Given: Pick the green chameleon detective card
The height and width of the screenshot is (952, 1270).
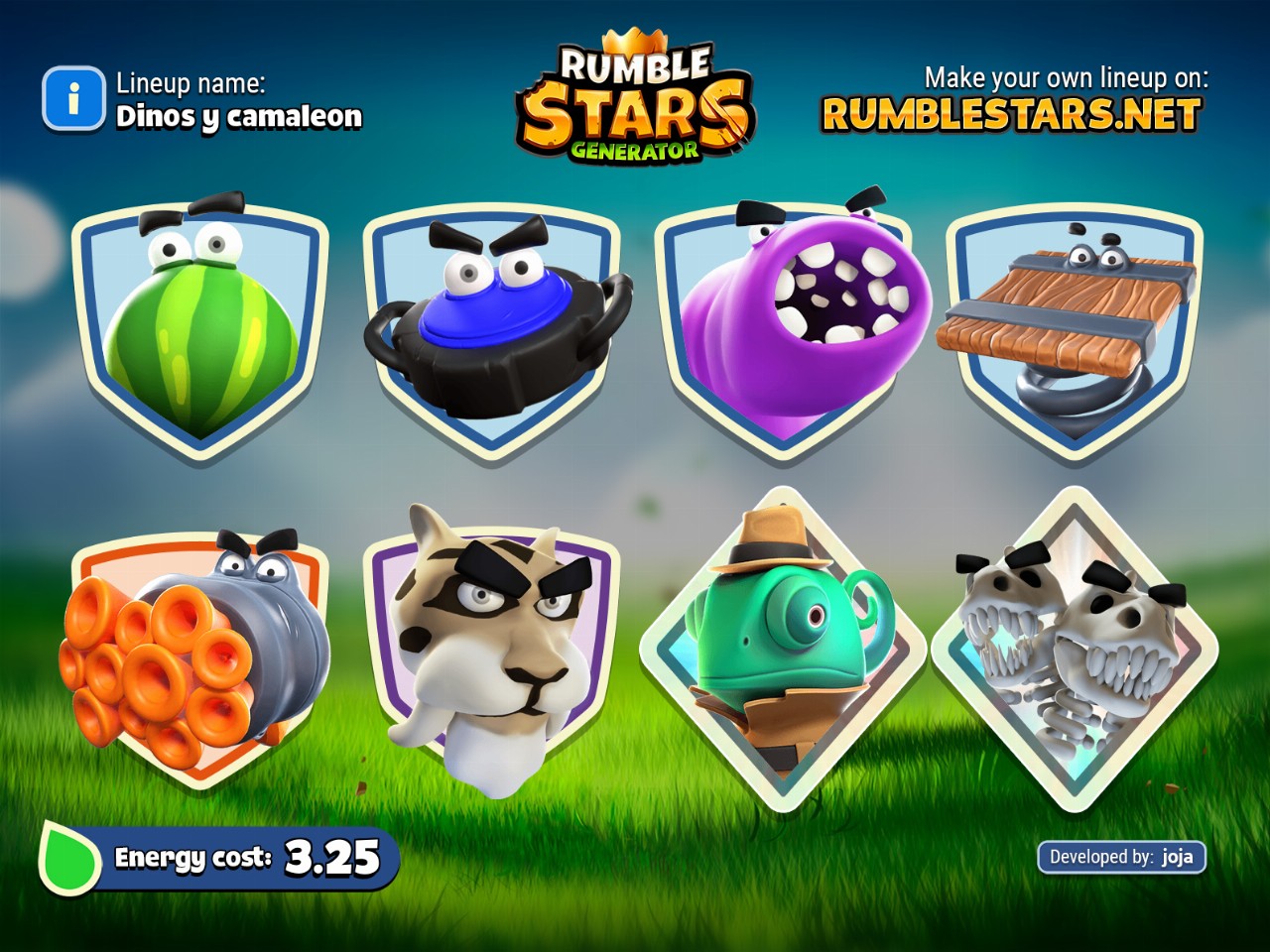Looking at the screenshot, I should point(784,650).
